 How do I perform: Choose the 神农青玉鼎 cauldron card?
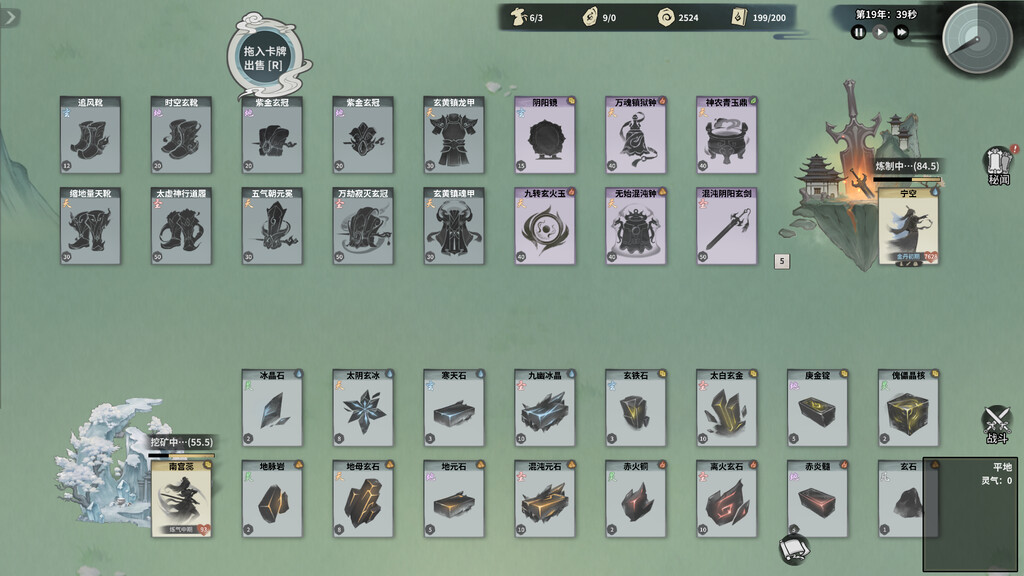[727, 135]
